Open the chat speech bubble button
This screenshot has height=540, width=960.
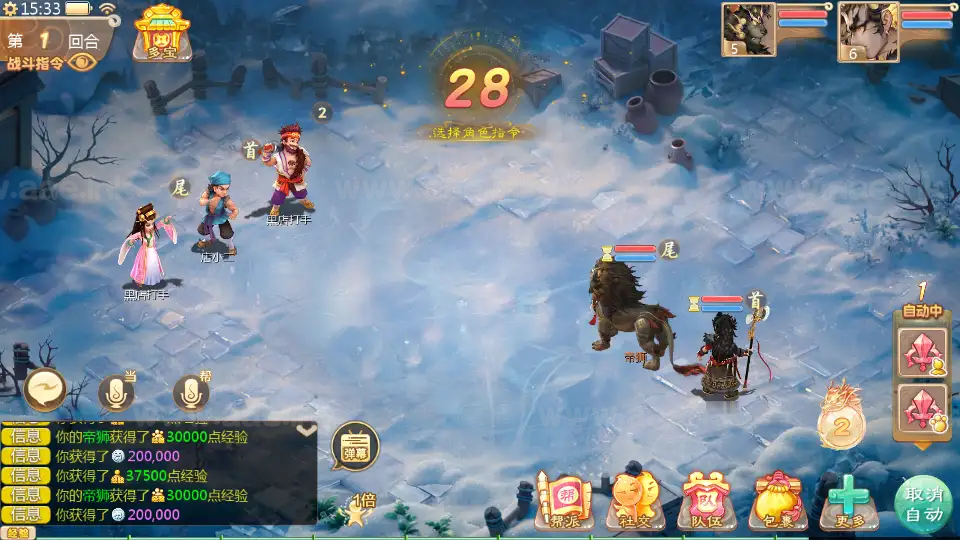45,388
